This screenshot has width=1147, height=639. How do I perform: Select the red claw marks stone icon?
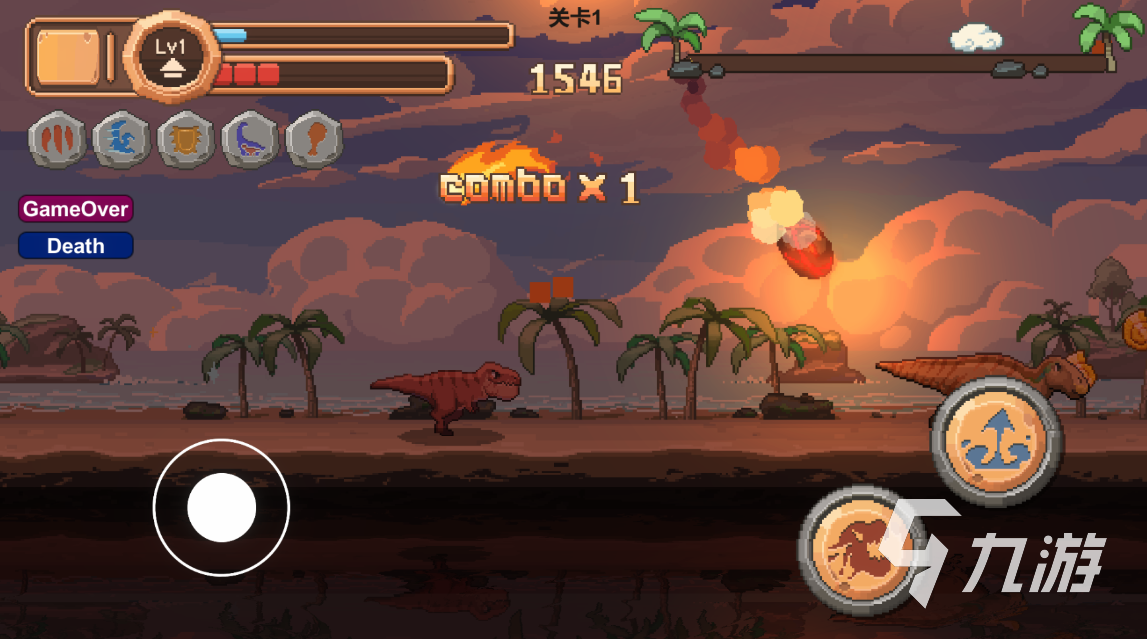tap(57, 140)
